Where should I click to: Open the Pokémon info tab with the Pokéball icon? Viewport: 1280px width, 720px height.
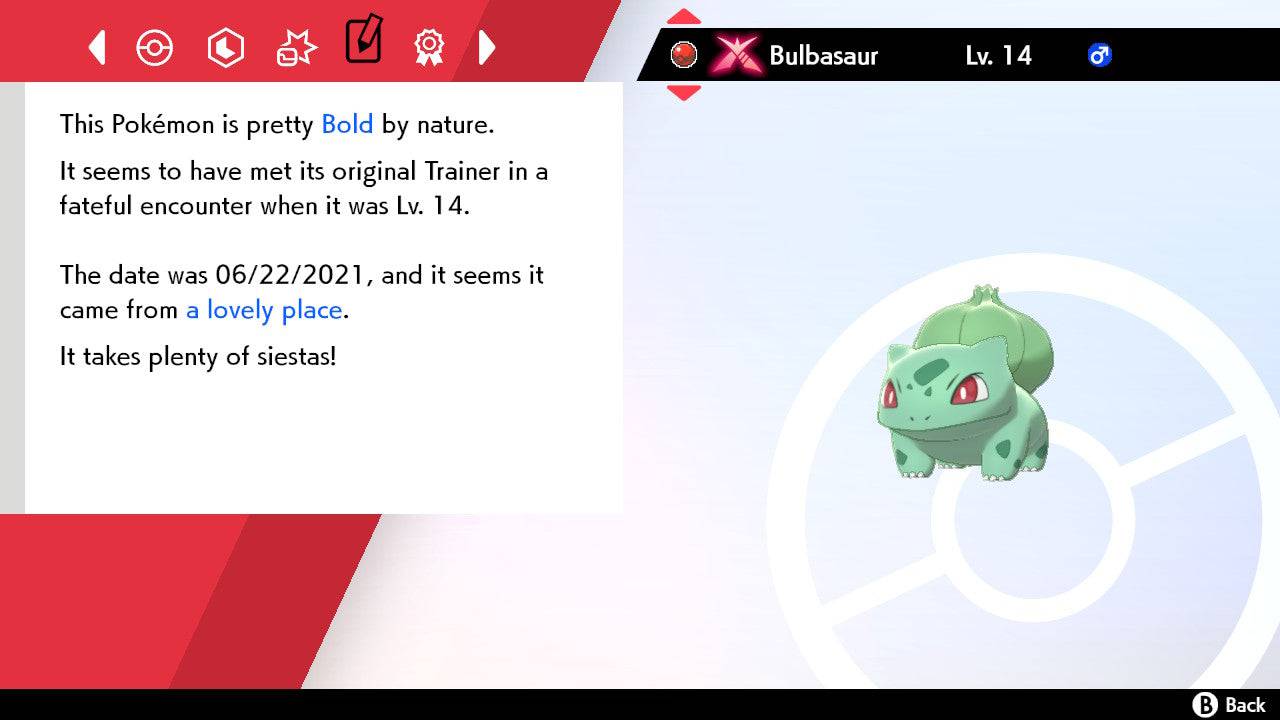155,47
